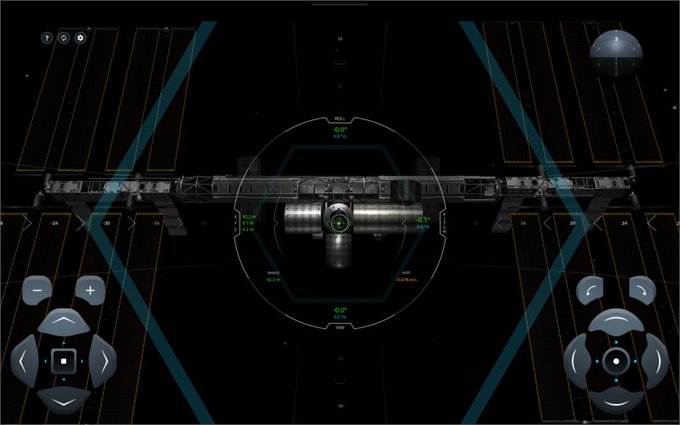Open the gear settings icon
This screenshot has height=425, width=680.
pos(81,37)
